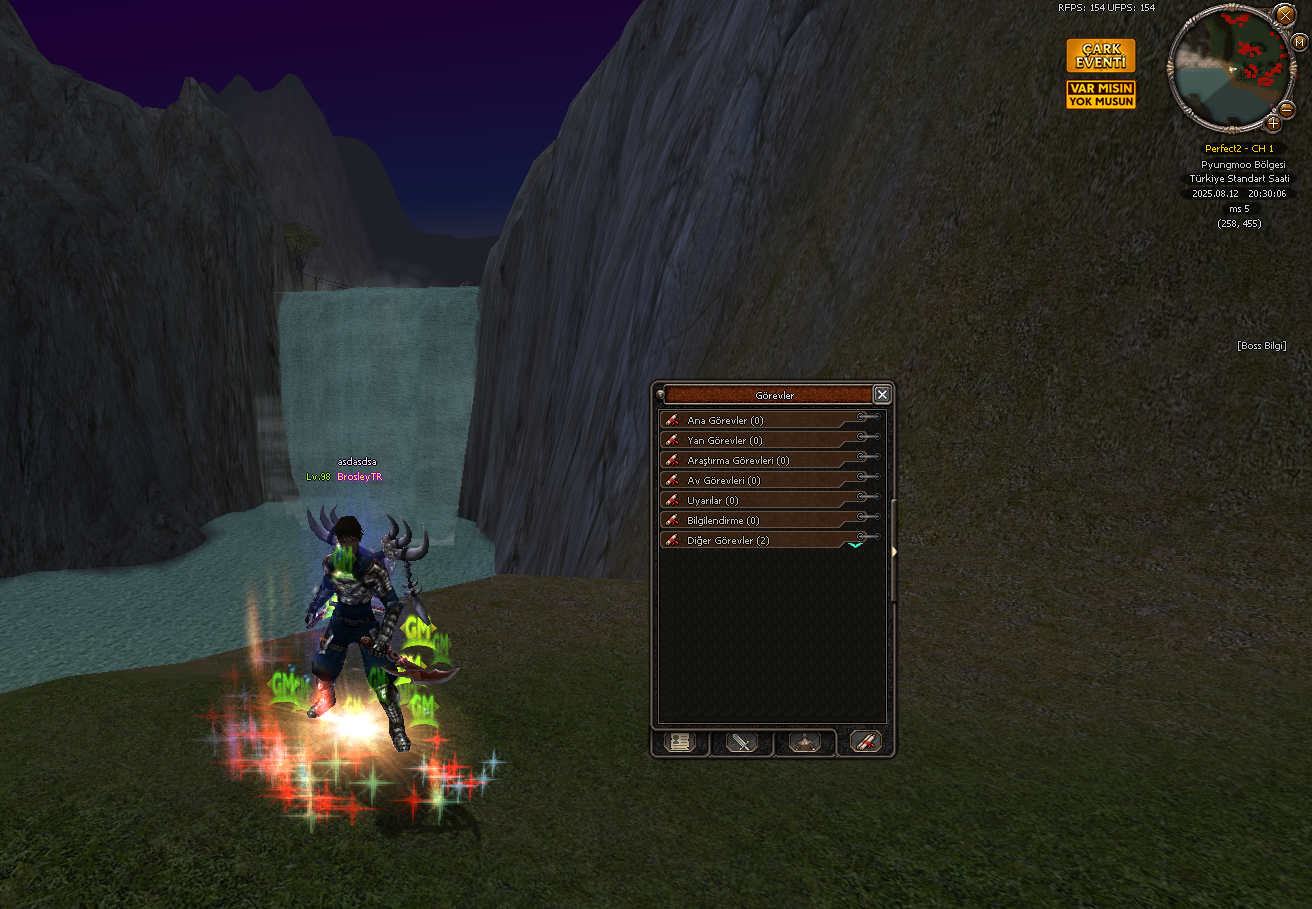Select the character figure tab
This screenshot has height=909, width=1312.
point(805,742)
